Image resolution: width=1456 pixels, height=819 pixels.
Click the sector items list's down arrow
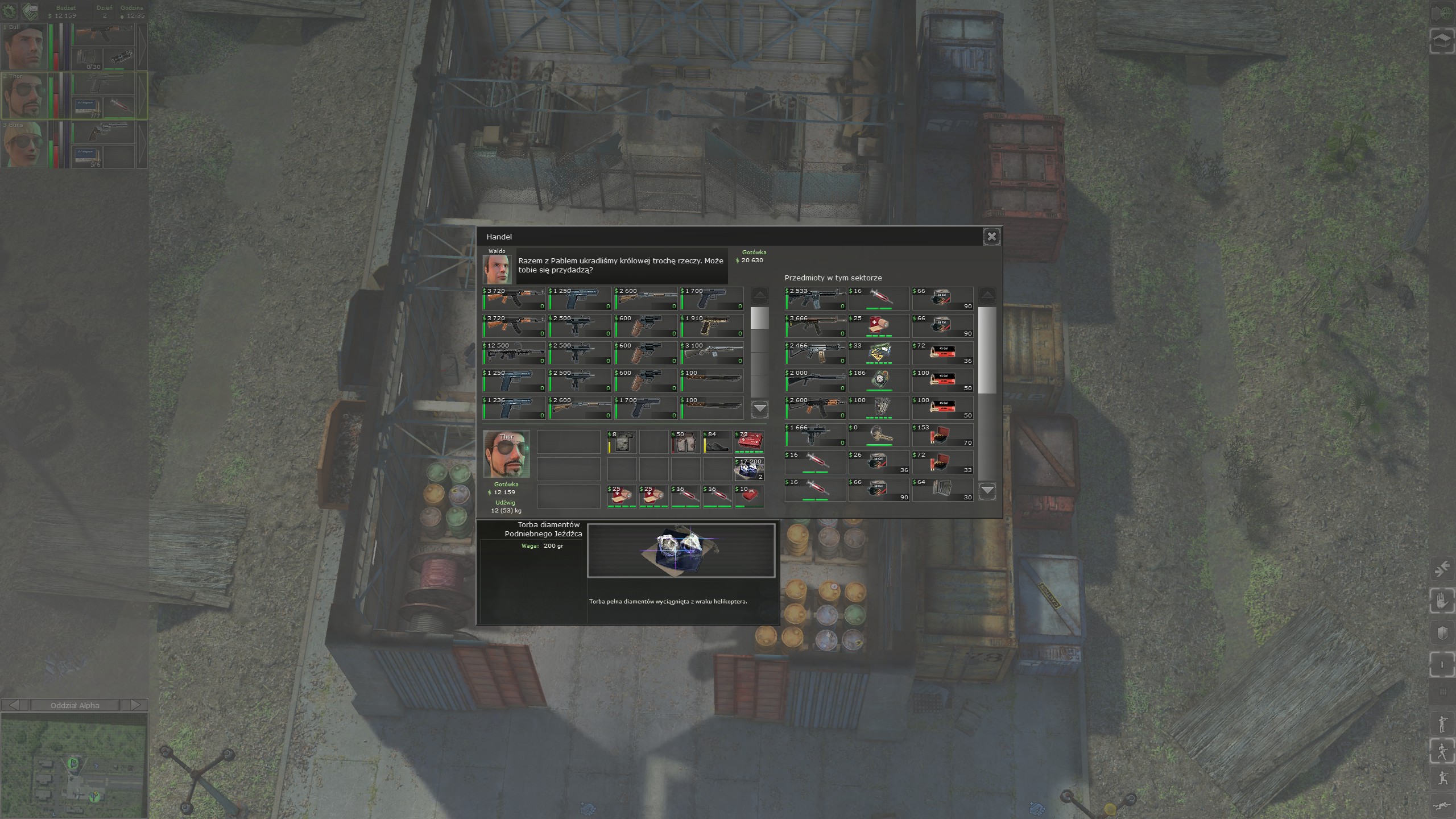[x=987, y=490]
